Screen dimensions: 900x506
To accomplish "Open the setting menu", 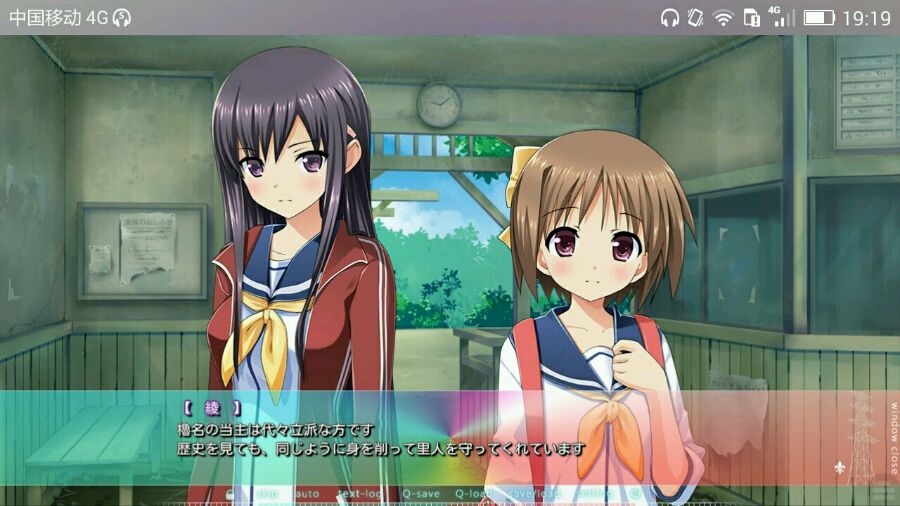I will coord(593,494).
